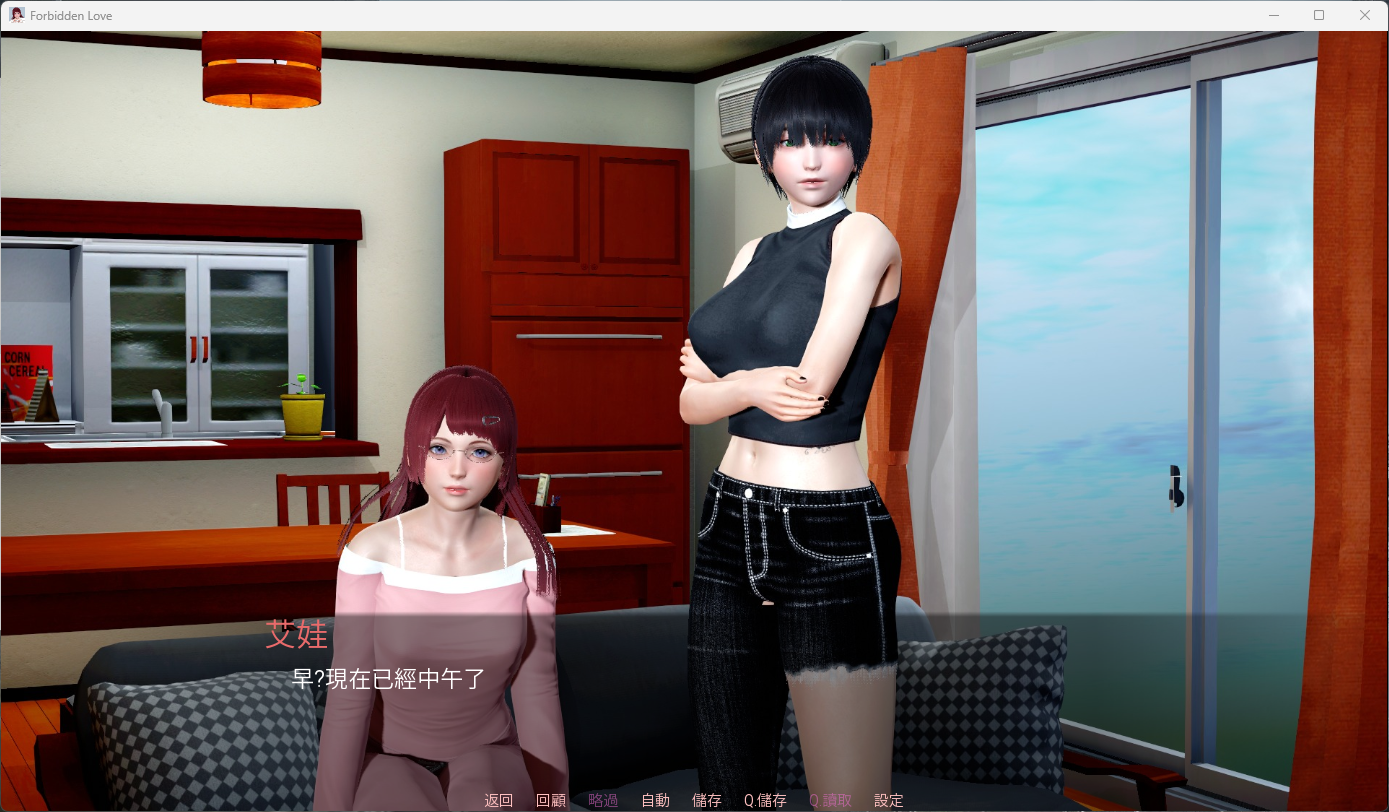Screen dimensions: 1389x812
Task: Open the game history via 回顧
Action: click(x=551, y=800)
